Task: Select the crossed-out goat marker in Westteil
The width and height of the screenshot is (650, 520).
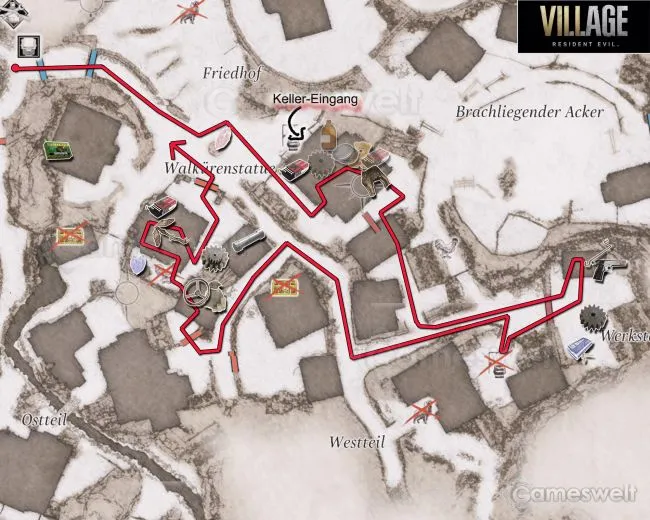Action: [421, 411]
